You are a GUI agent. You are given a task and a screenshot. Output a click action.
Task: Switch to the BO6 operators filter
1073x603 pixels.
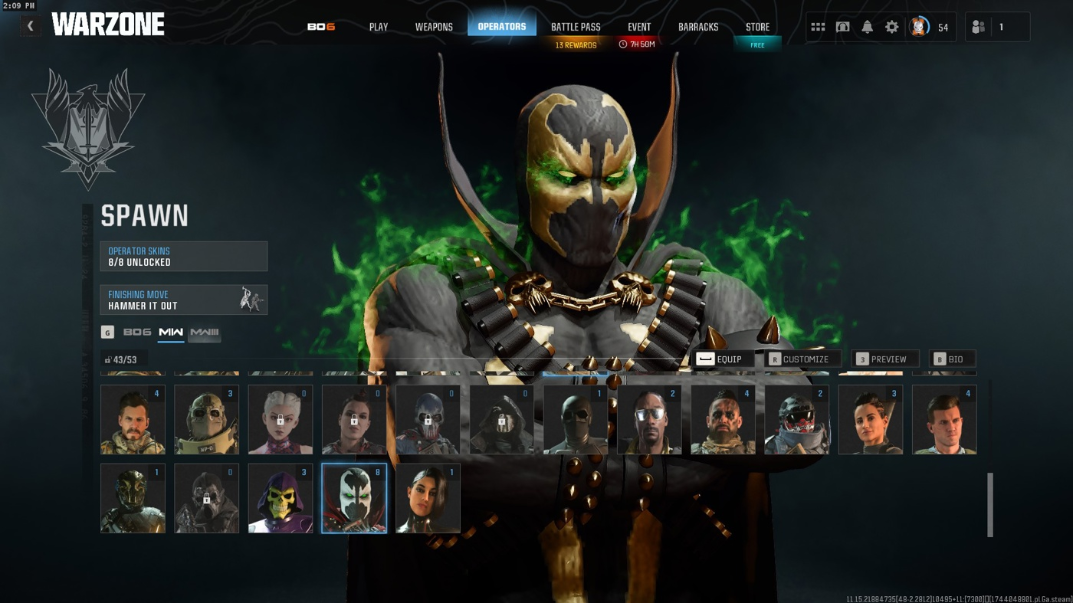click(x=137, y=332)
